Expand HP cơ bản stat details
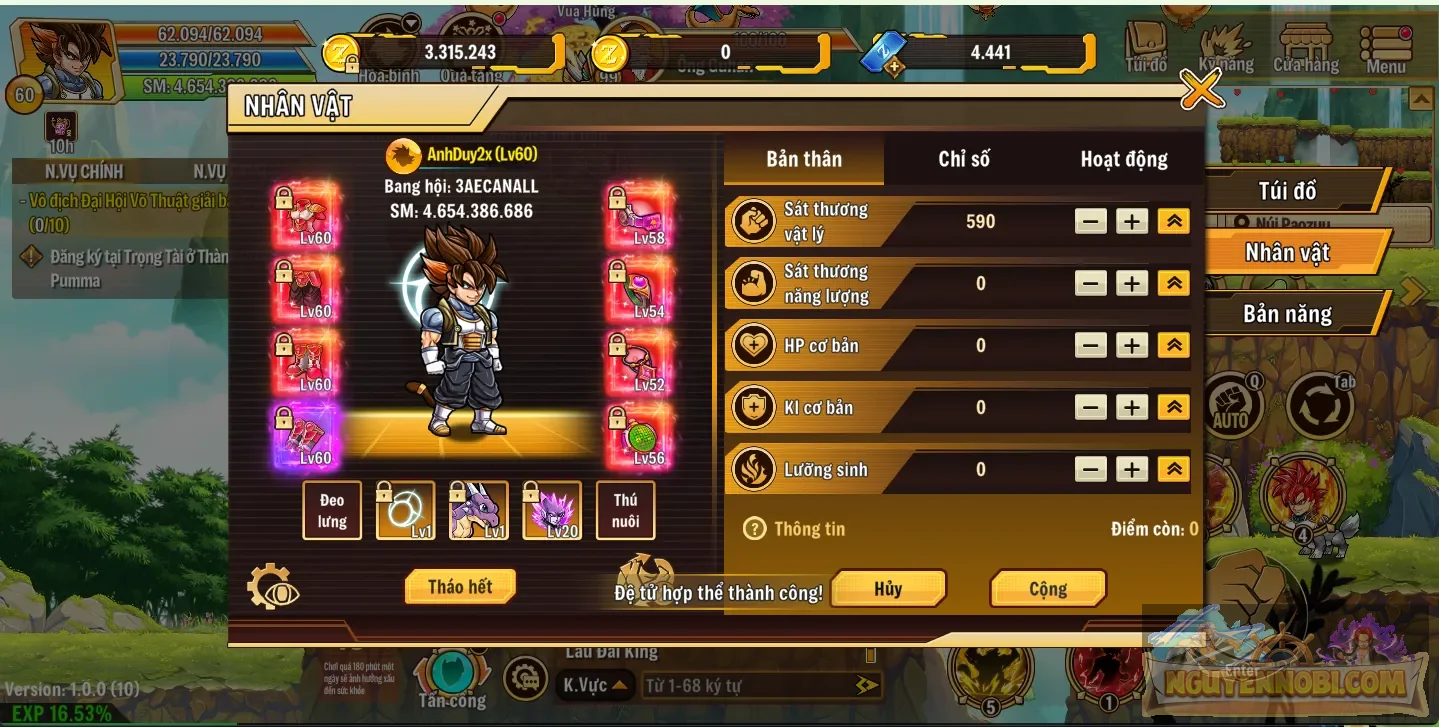The width and height of the screenshot is (1439, 727). (1172, 345)
